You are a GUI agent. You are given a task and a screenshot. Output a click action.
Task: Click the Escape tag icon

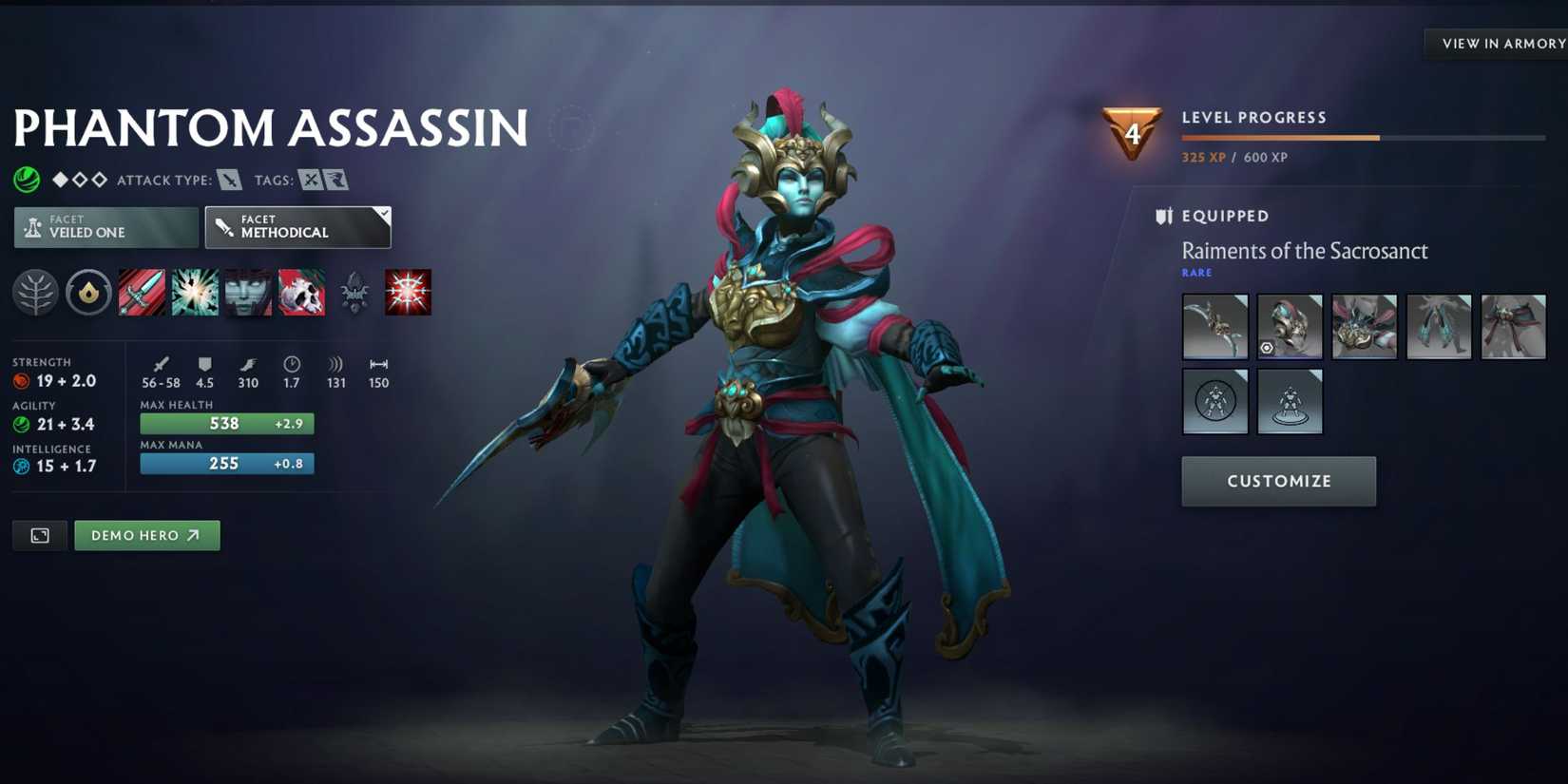pyautogui.click(x=337, y=180)
